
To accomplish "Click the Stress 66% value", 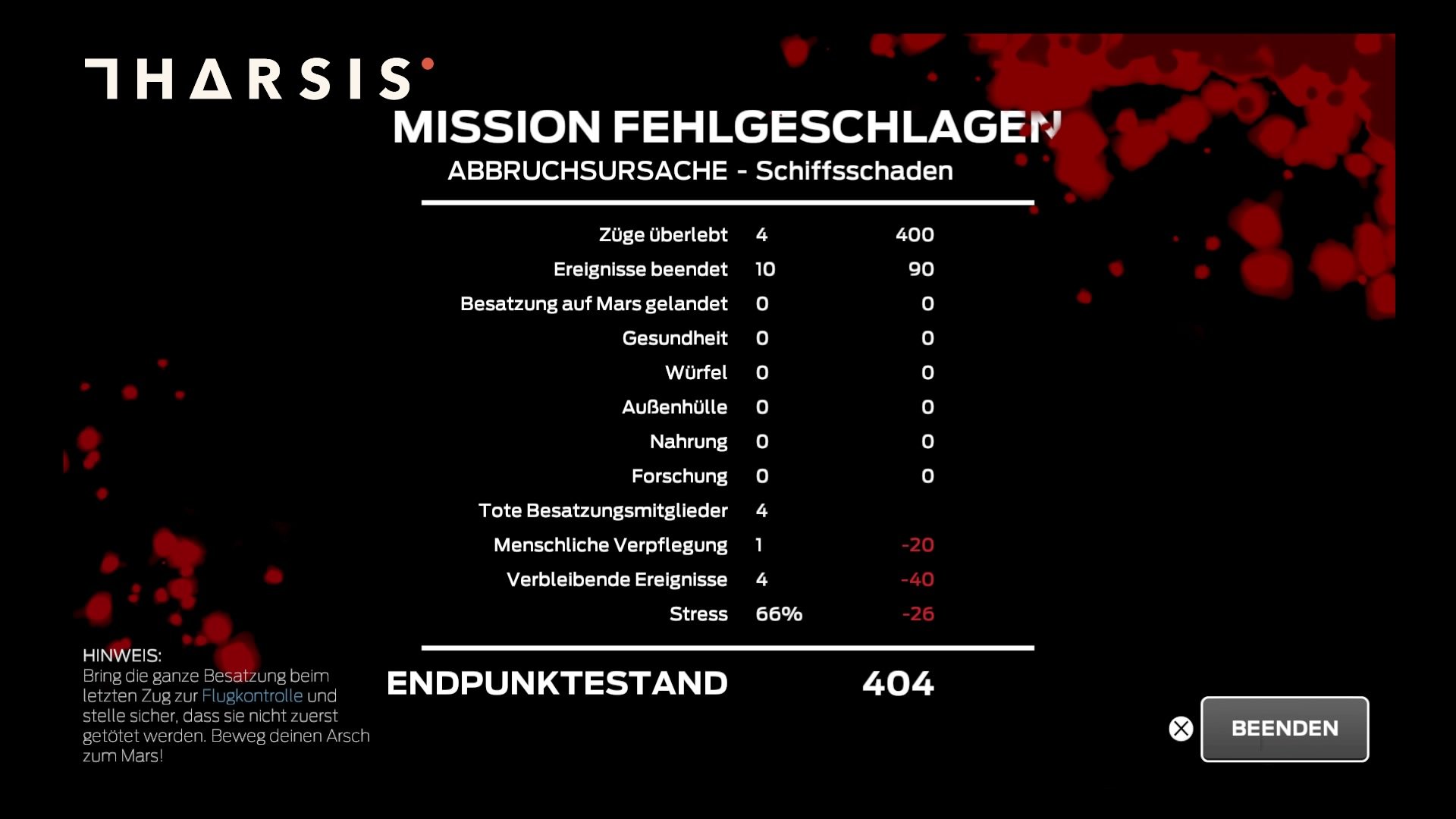I will click(777, 614).
